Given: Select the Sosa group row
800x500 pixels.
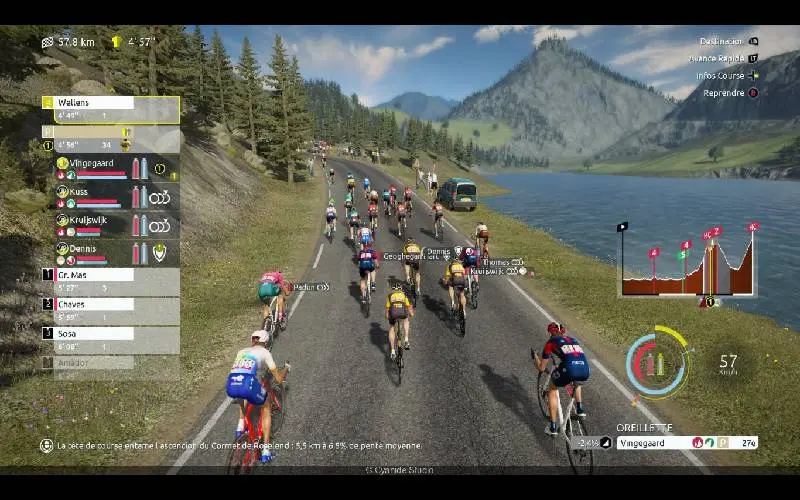Looking at the screenshot, I should [110, 339].
